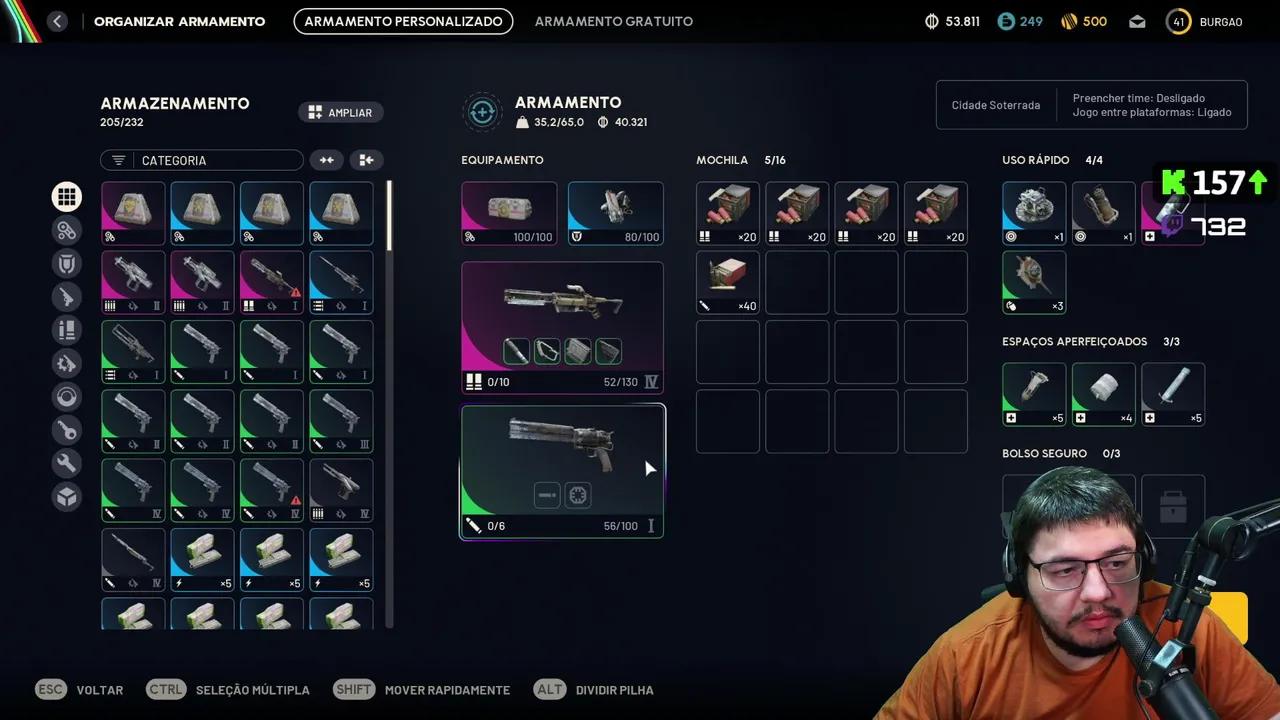Select the pistol icon for weapons category
Screen dimensions: 1280x720
[x=67, y=296]
